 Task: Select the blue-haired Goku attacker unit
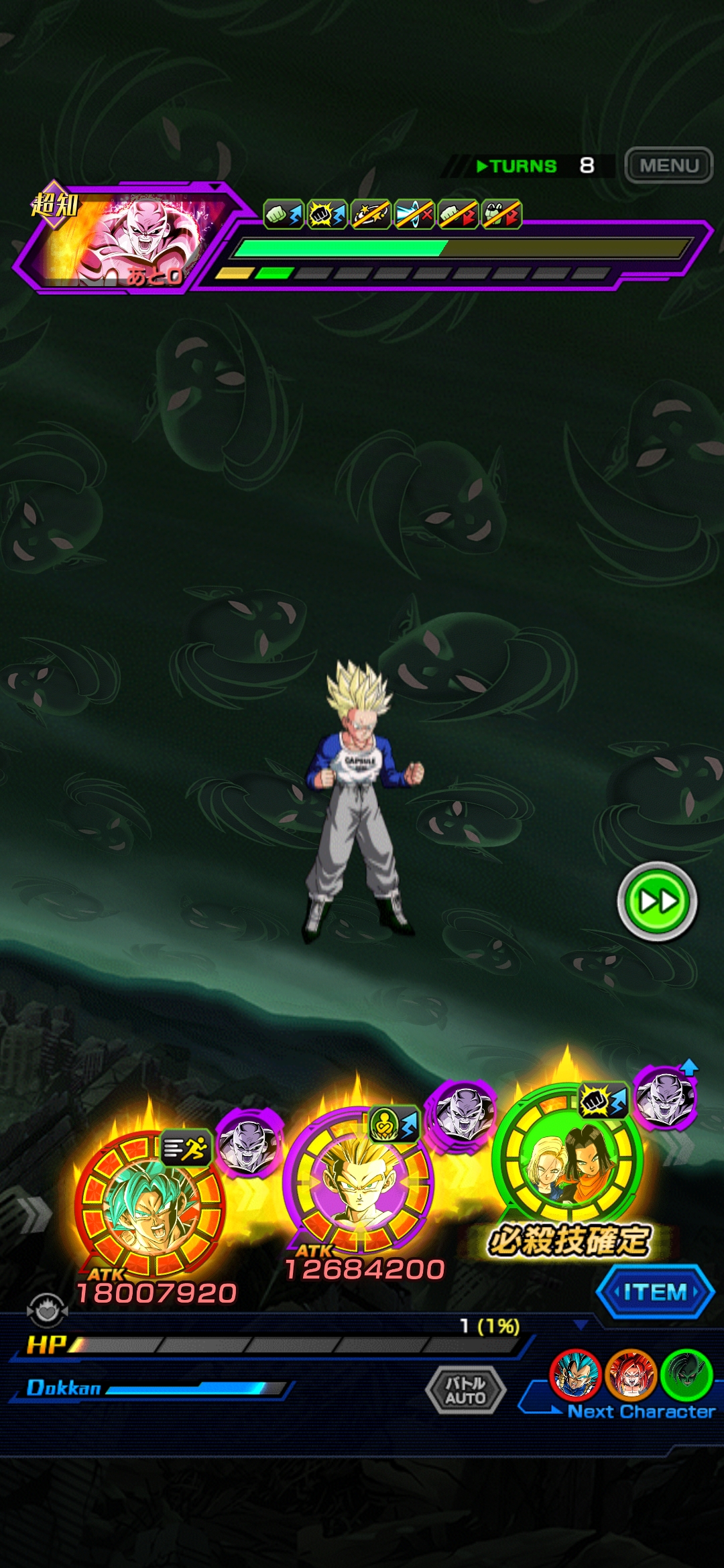[150, 1203]
